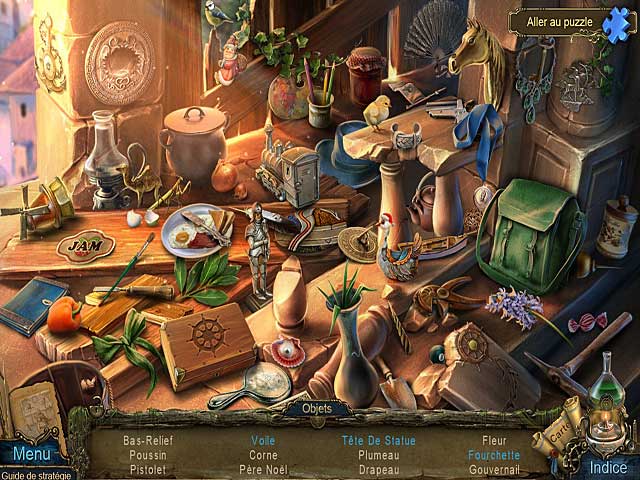This screenshot has width=640, height=480.
Task: Open the Guide de stratégie
Action: coord(36,474)
